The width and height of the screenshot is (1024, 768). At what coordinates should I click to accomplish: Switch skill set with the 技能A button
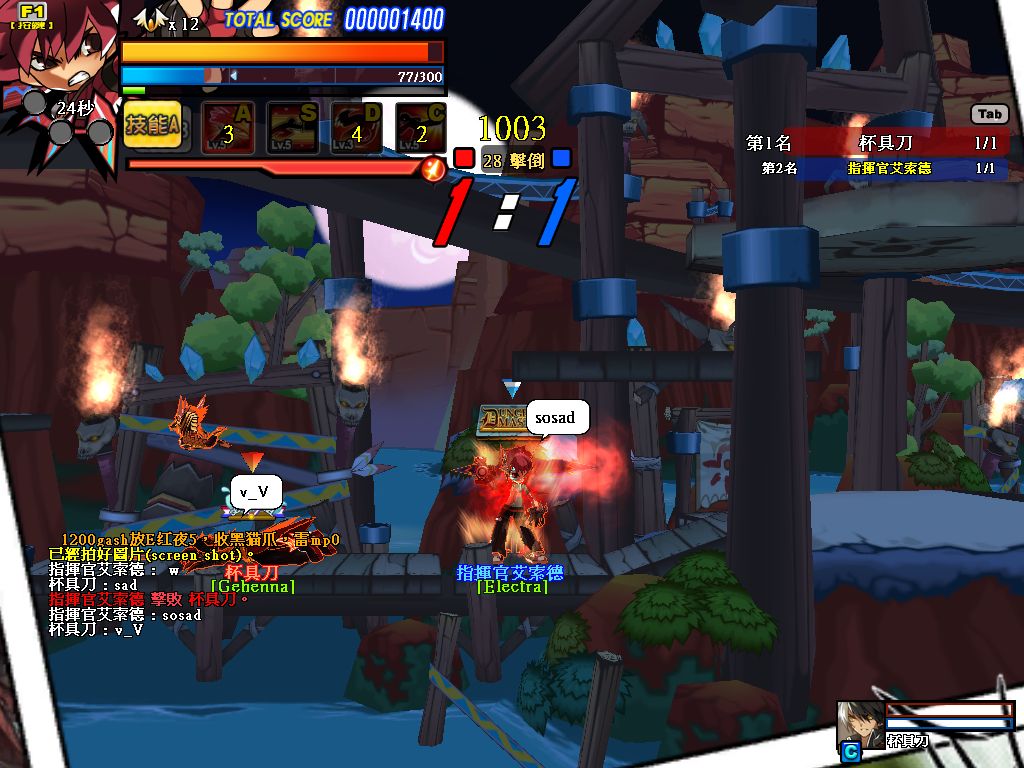(152, 126)
